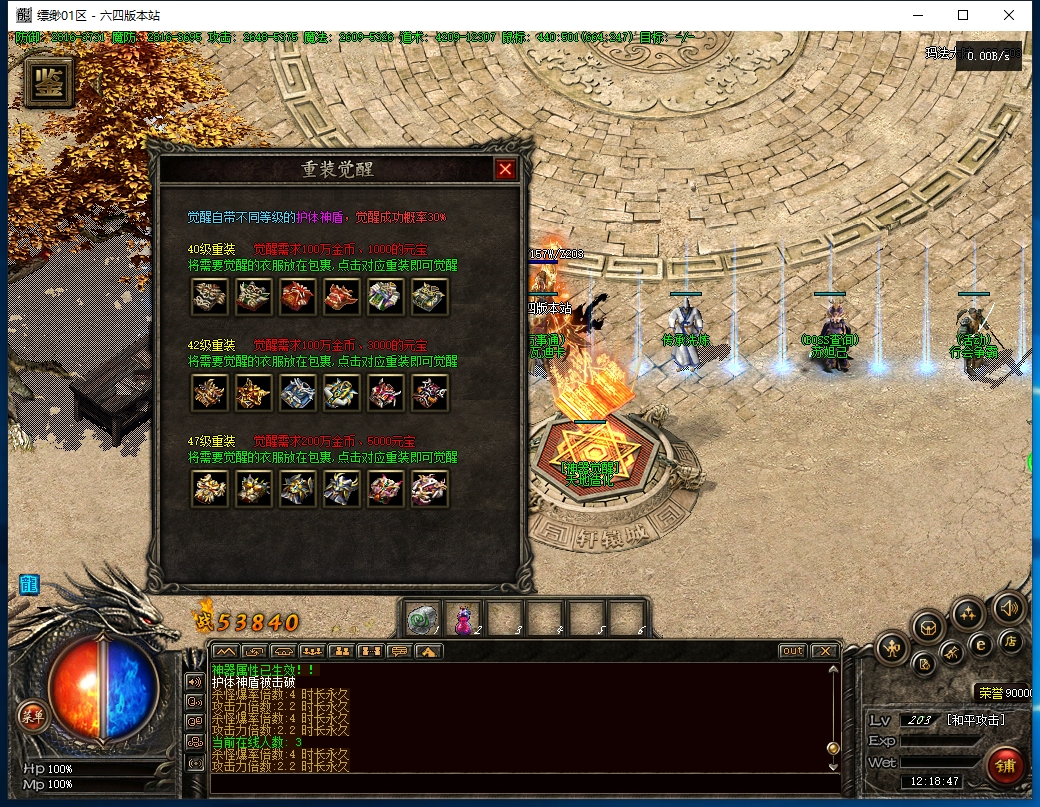Choose the first armor in the 47级重装 row
Screen dimensions: 1040x807
[x=210, y=489]
